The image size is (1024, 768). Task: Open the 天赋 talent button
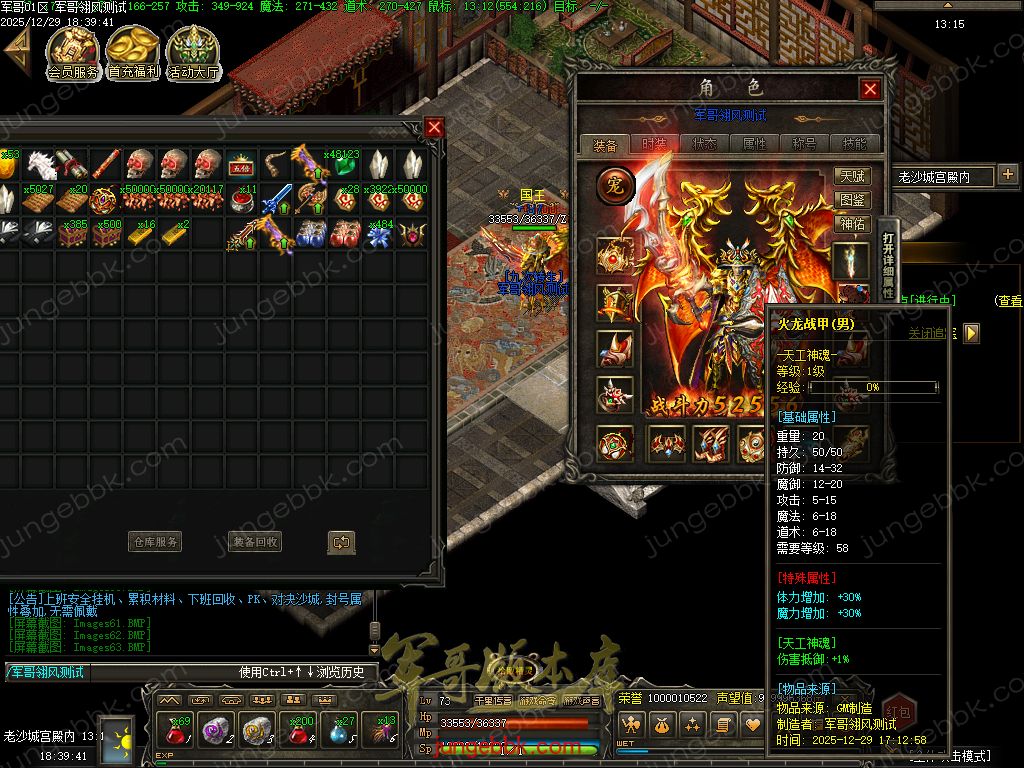pos(852,176)
